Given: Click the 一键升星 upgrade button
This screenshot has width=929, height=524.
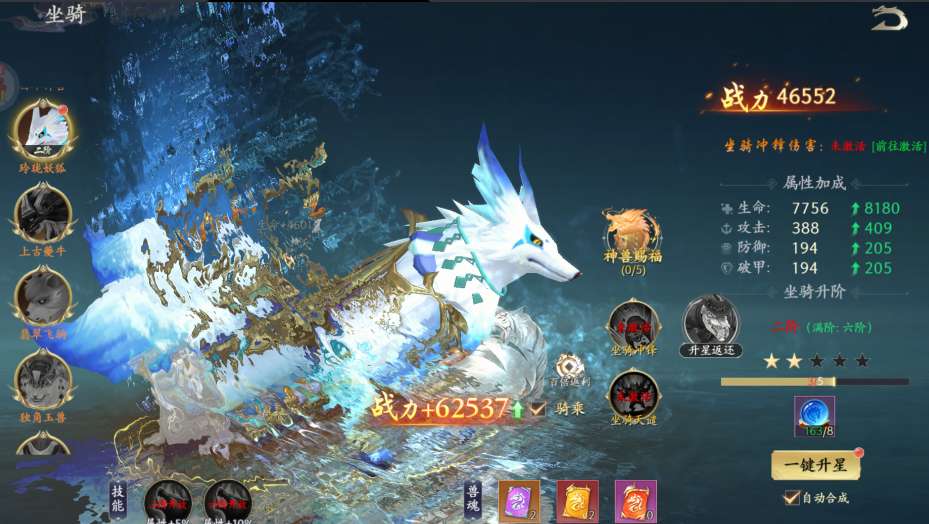Looking at the screenshot, I should point(816,465).
